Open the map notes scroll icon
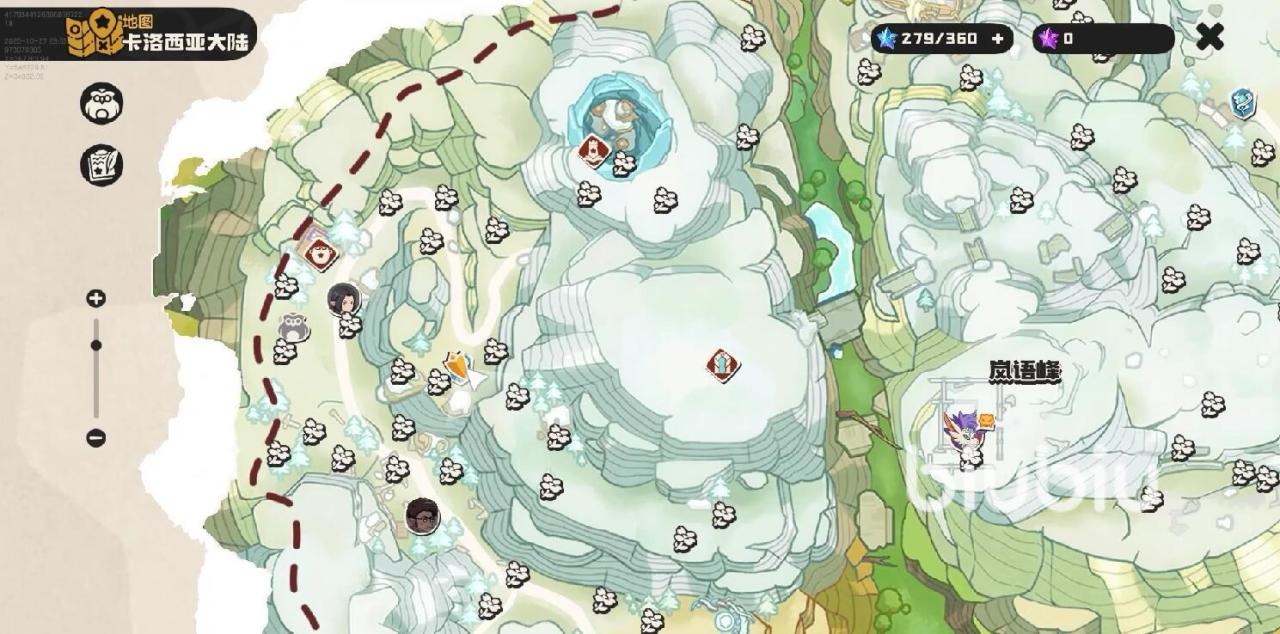This screenshot has width=1280, height=634. pyautogui.click(x=101, y=165)
